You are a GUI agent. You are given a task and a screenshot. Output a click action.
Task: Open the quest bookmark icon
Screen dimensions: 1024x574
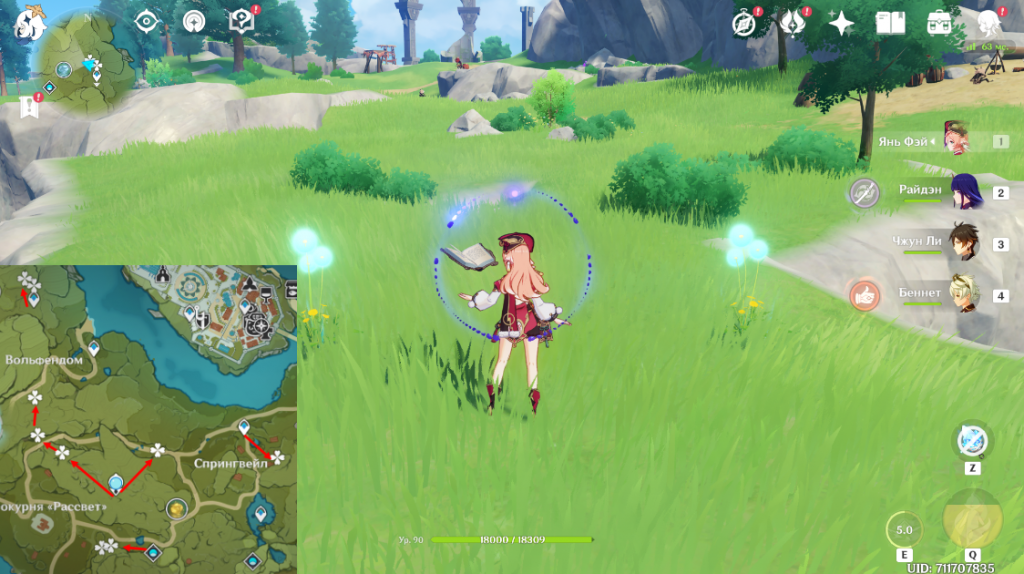point(27,105)
